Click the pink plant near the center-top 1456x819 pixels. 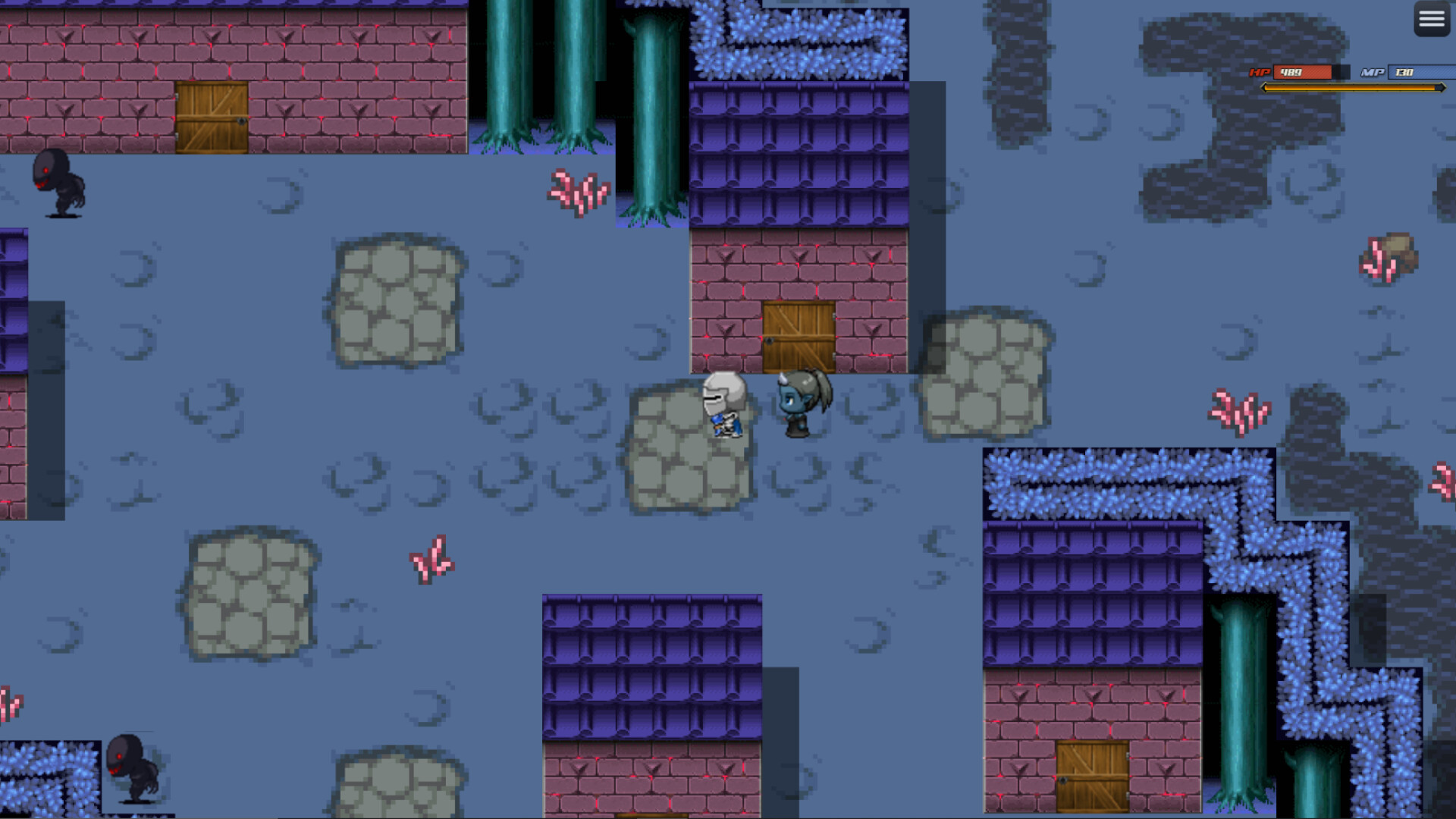(x=578, y=193)
